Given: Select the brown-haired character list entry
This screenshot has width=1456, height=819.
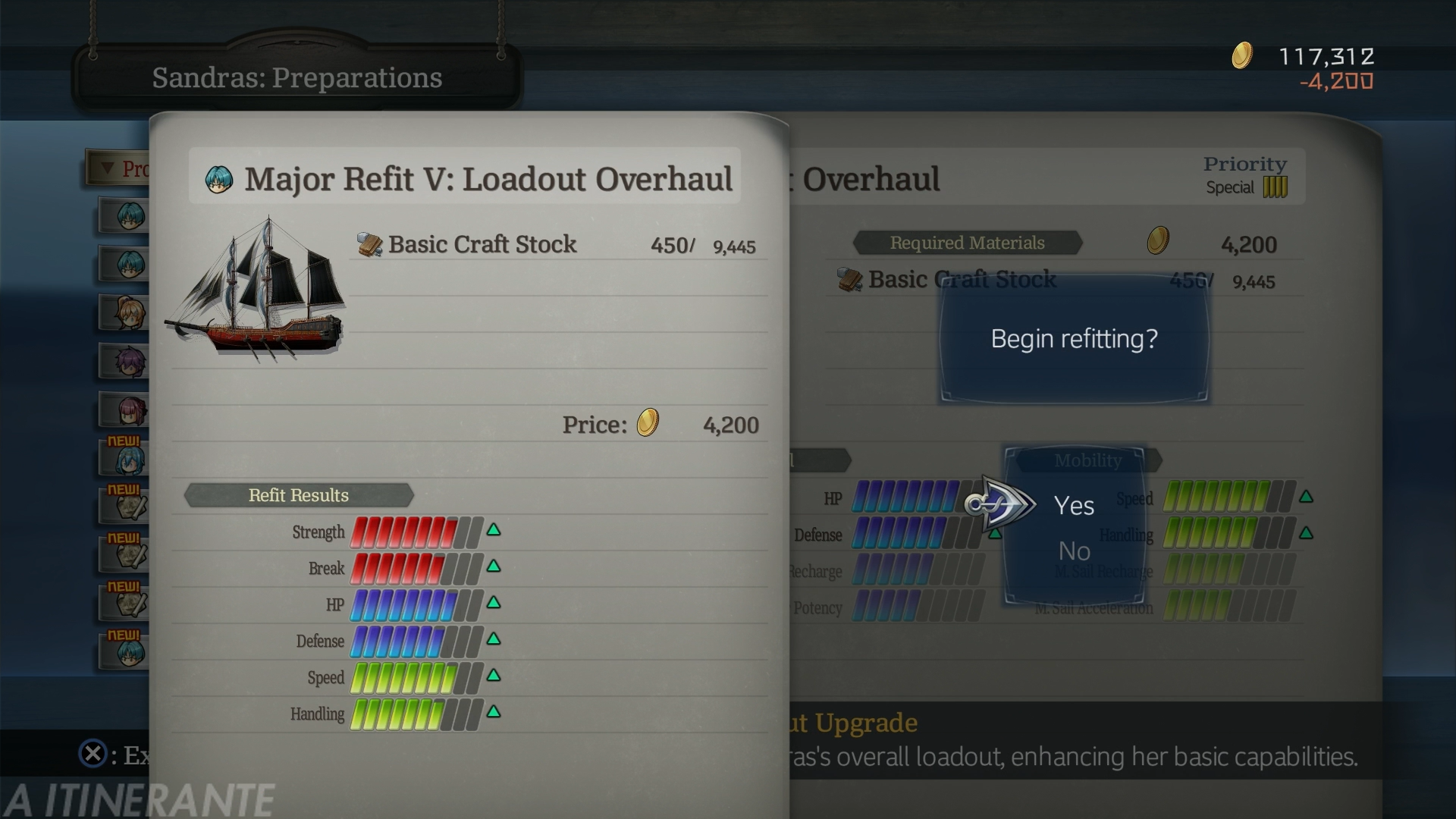Looking at the screenshot, I should pos(126,312).
